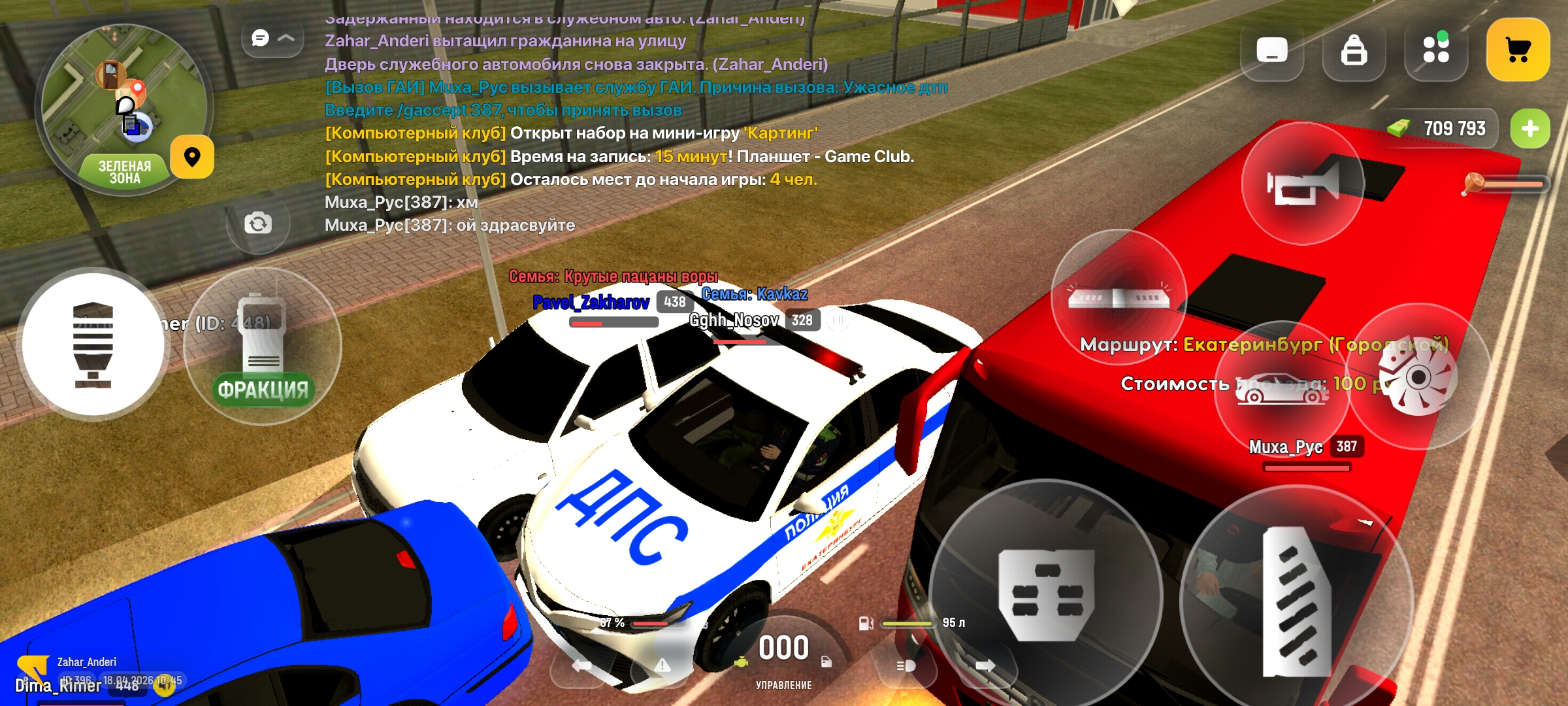The height and width of the screenshot is (706, 1568).
Task: Step on the gas pedal
Action: point(1296,601)
